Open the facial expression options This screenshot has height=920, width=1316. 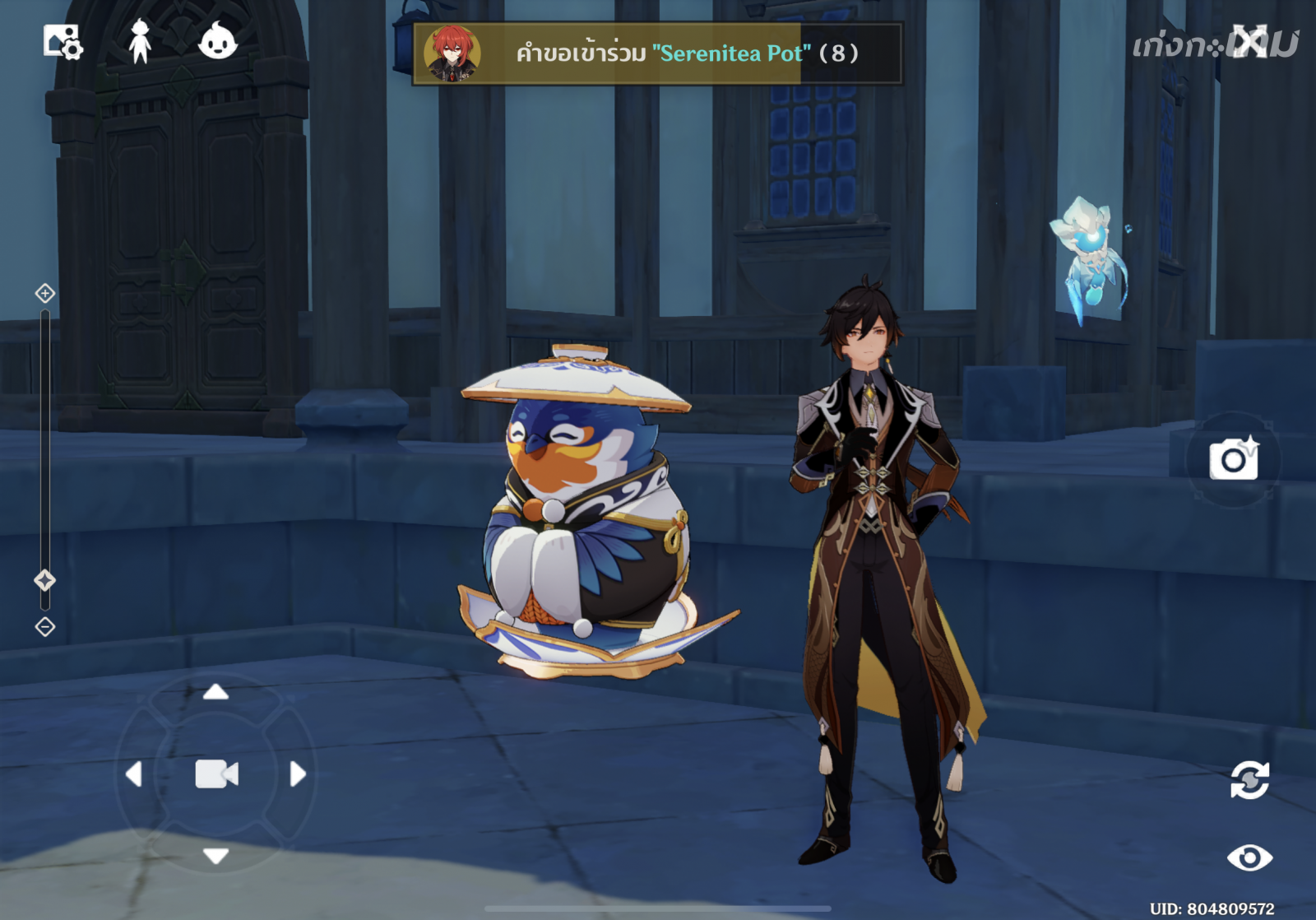(218, 39)
